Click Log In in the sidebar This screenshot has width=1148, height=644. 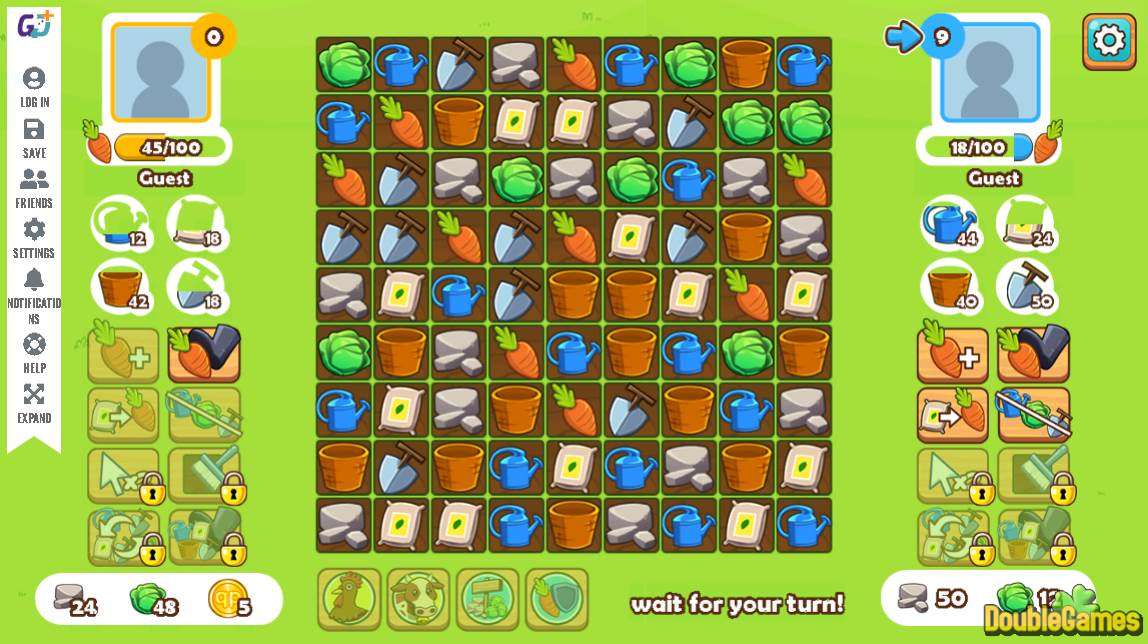(x=34, y=87)
